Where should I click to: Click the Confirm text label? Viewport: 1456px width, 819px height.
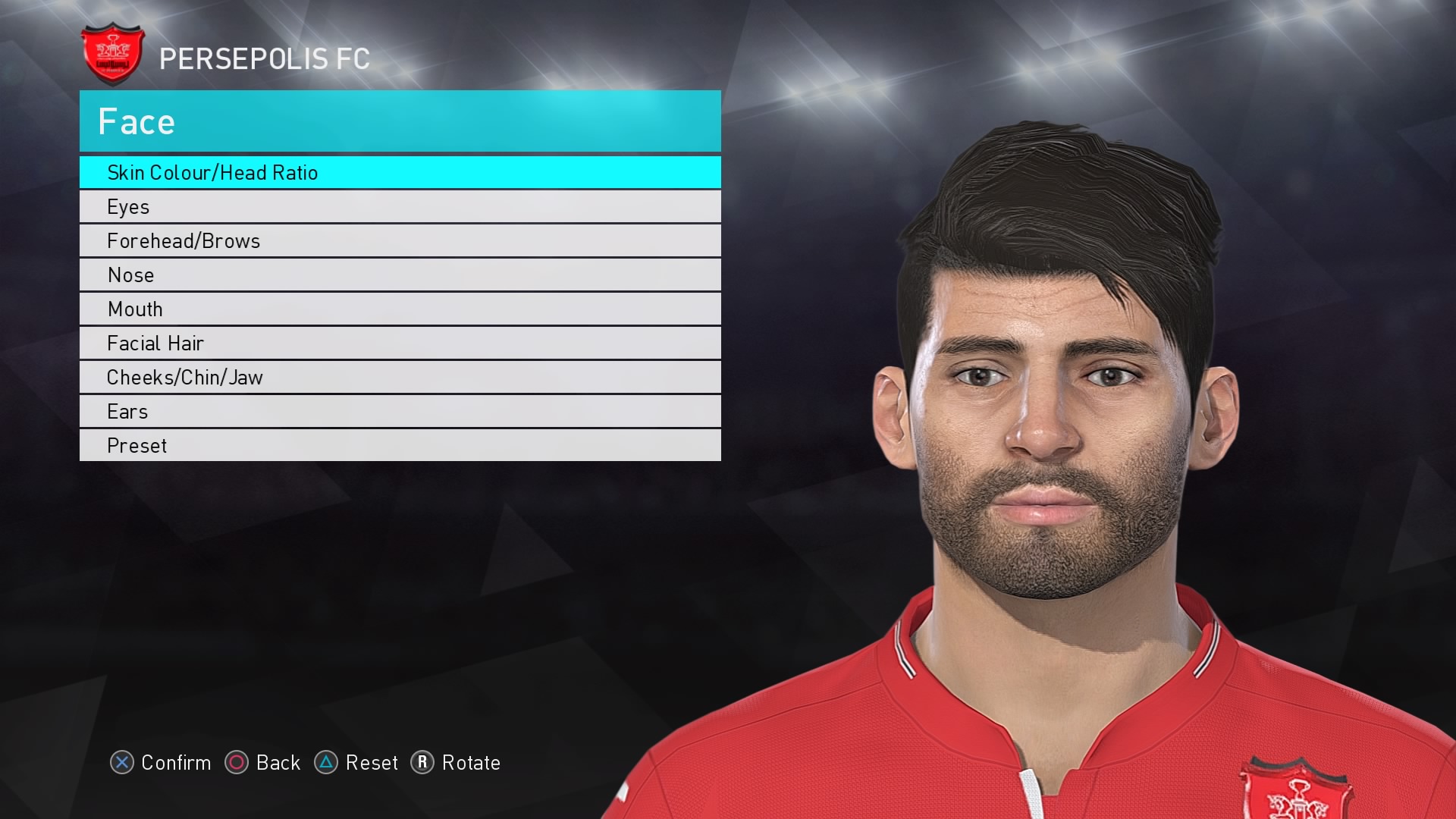(x=175, y=764)
